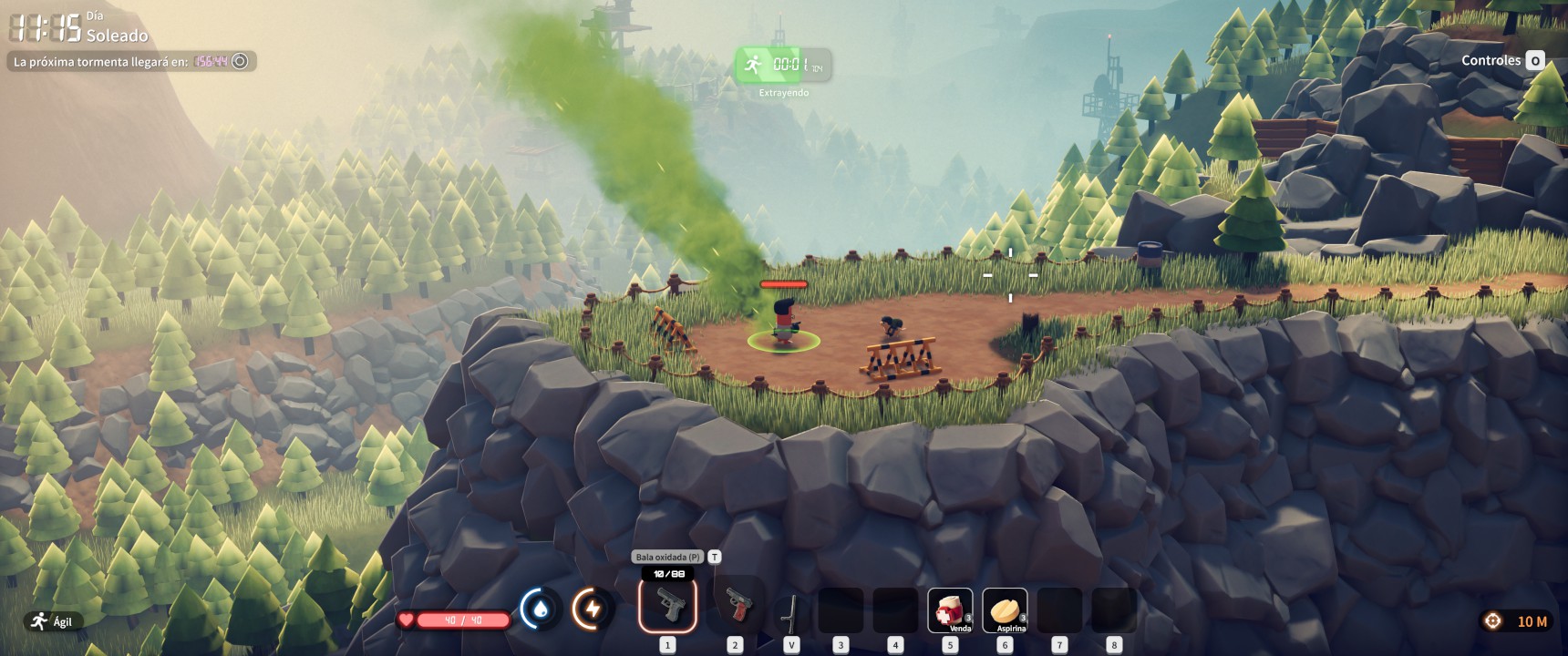Click the next storm circular icon

pyautogui.click(x=240, y=61)
